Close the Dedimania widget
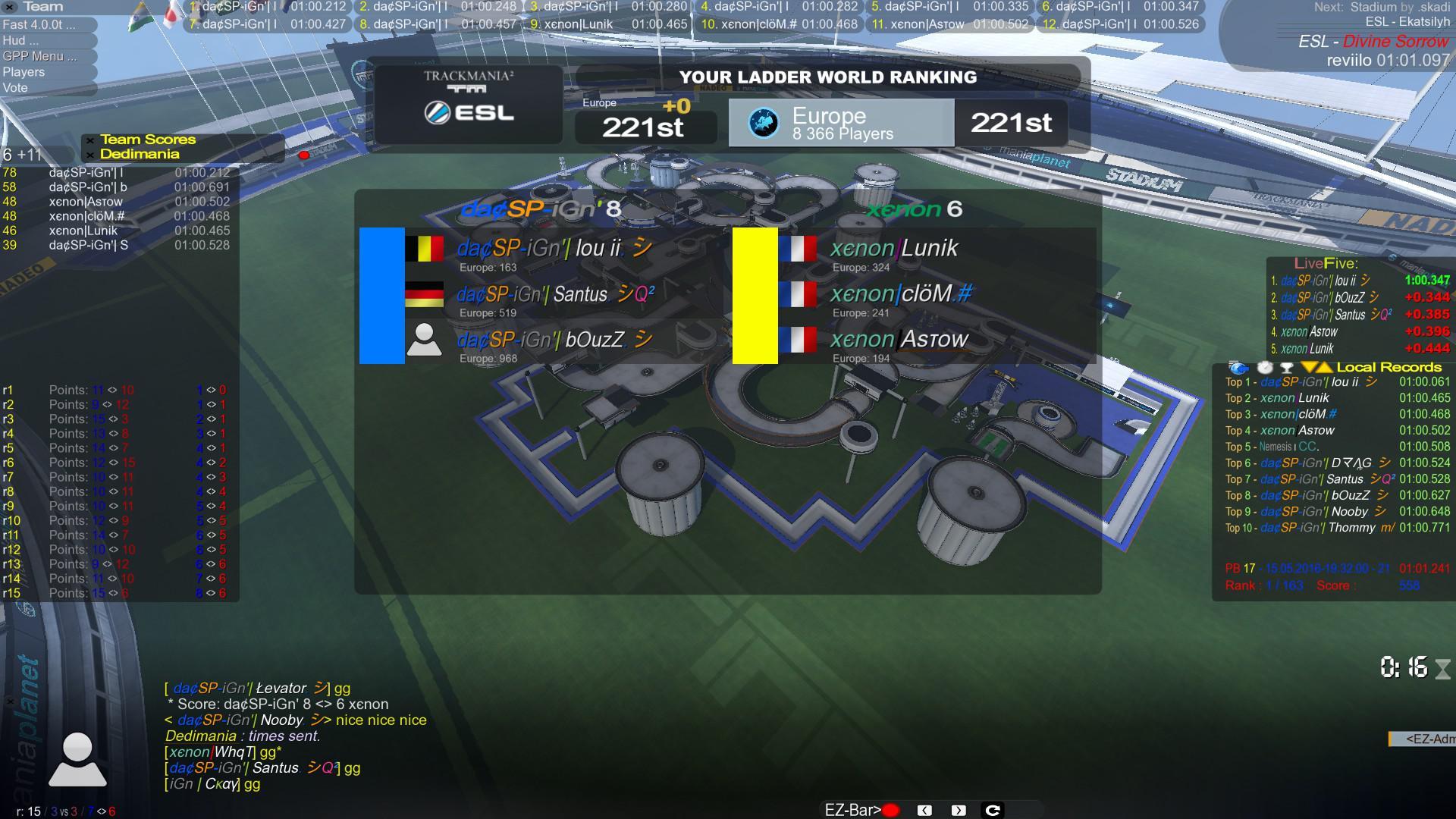 (90, 155)
